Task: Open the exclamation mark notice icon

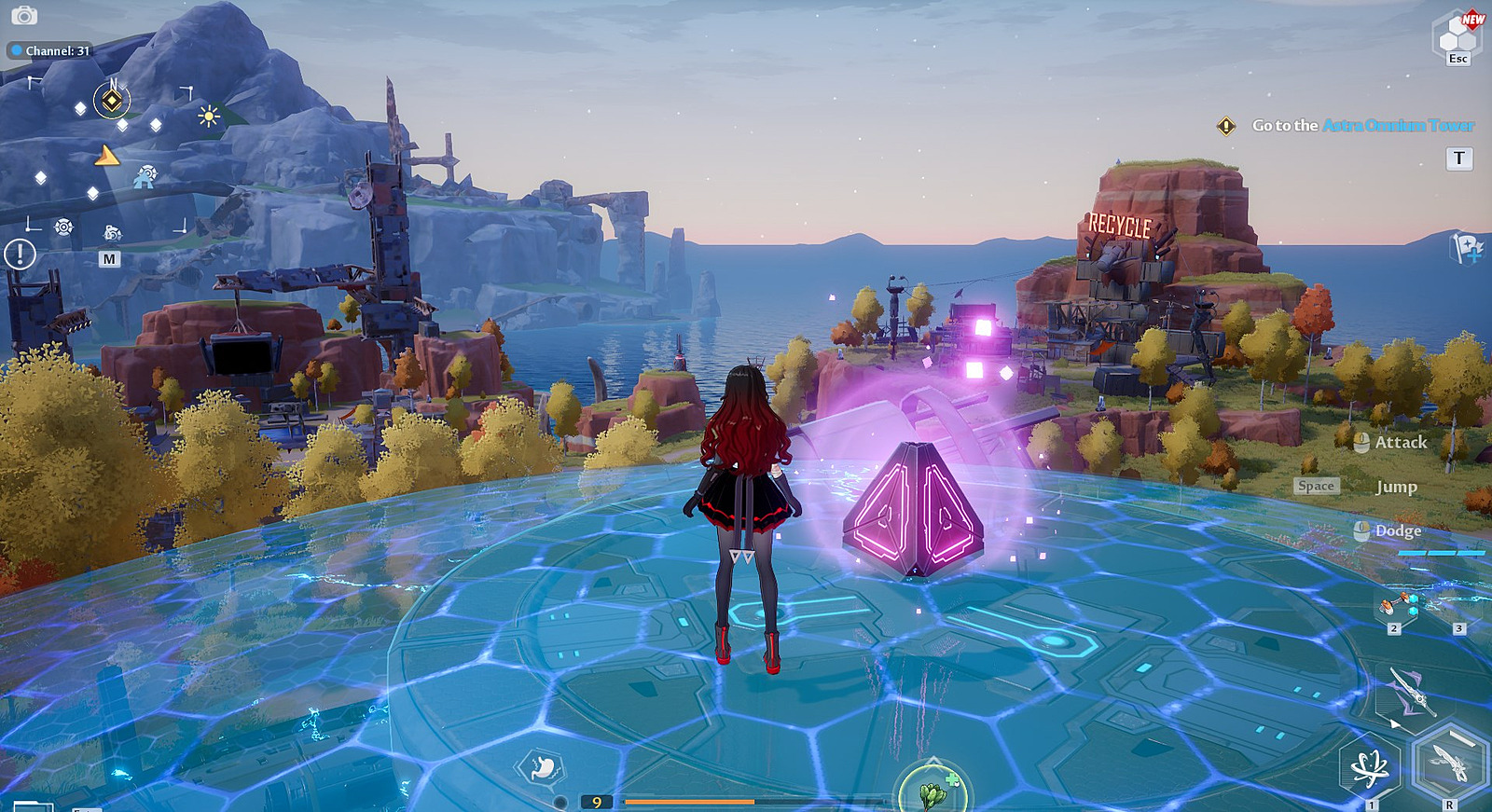Action: [20, 254]
